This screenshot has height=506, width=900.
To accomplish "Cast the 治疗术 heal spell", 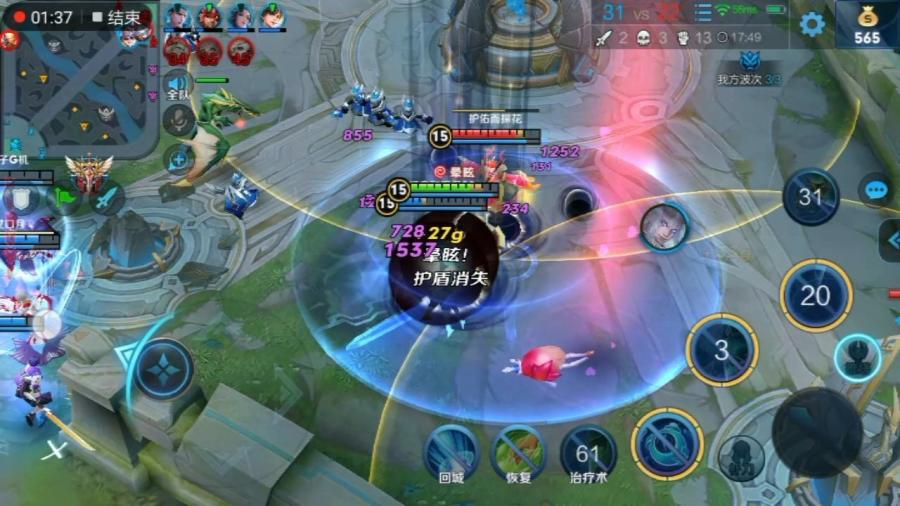I will 588,453.
